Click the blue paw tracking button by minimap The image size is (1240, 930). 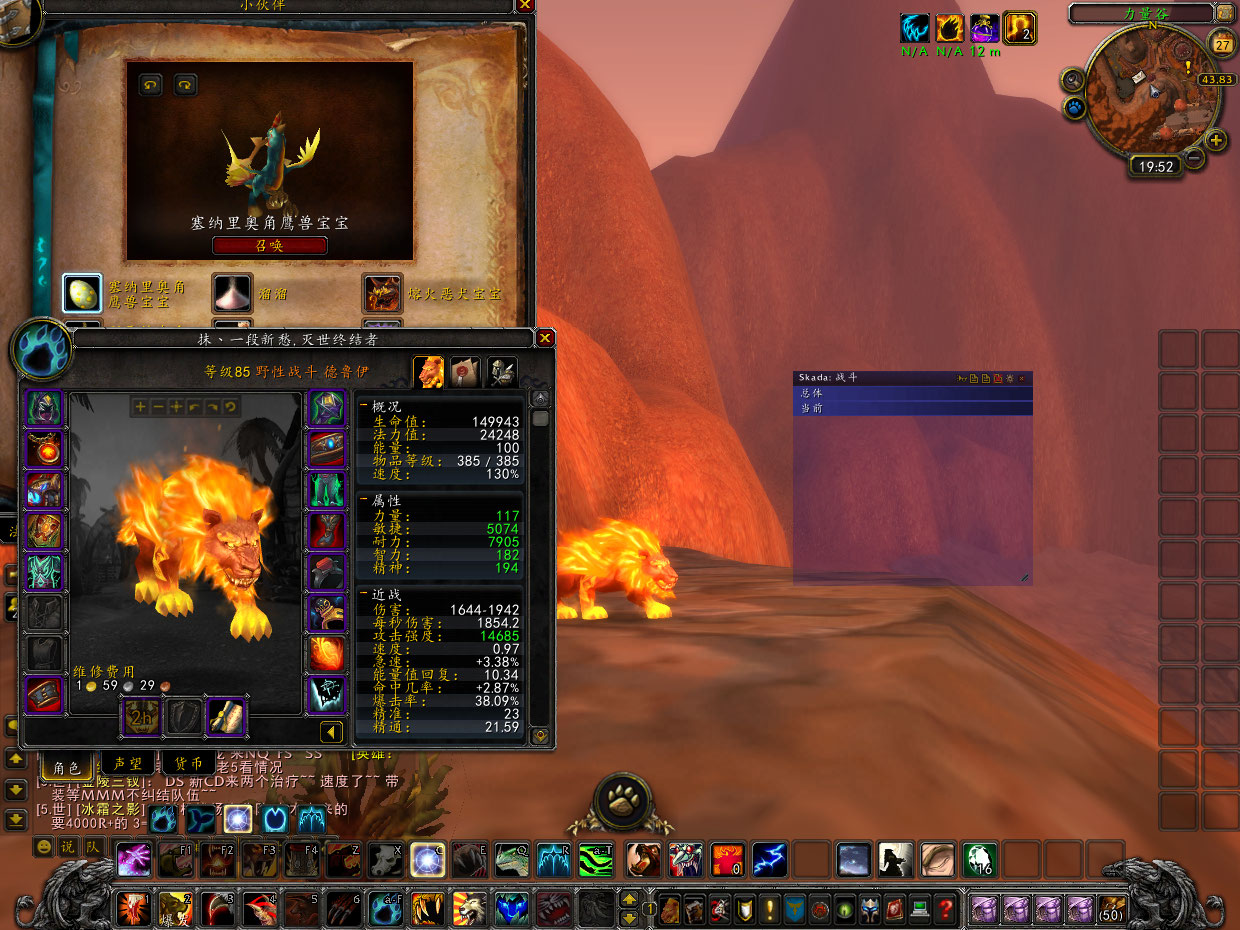pos(1075,107)
